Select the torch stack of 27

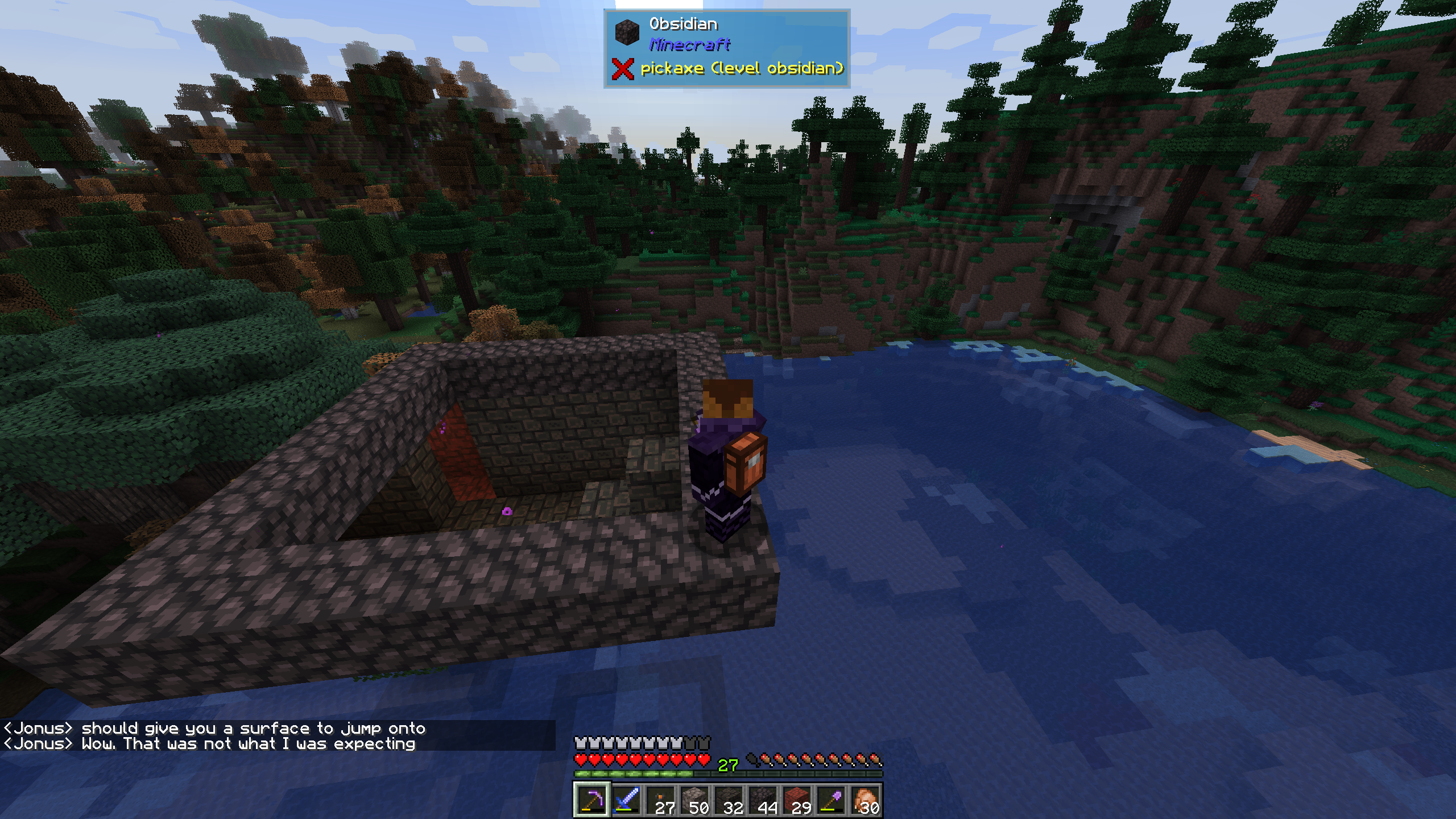(660, 800)
